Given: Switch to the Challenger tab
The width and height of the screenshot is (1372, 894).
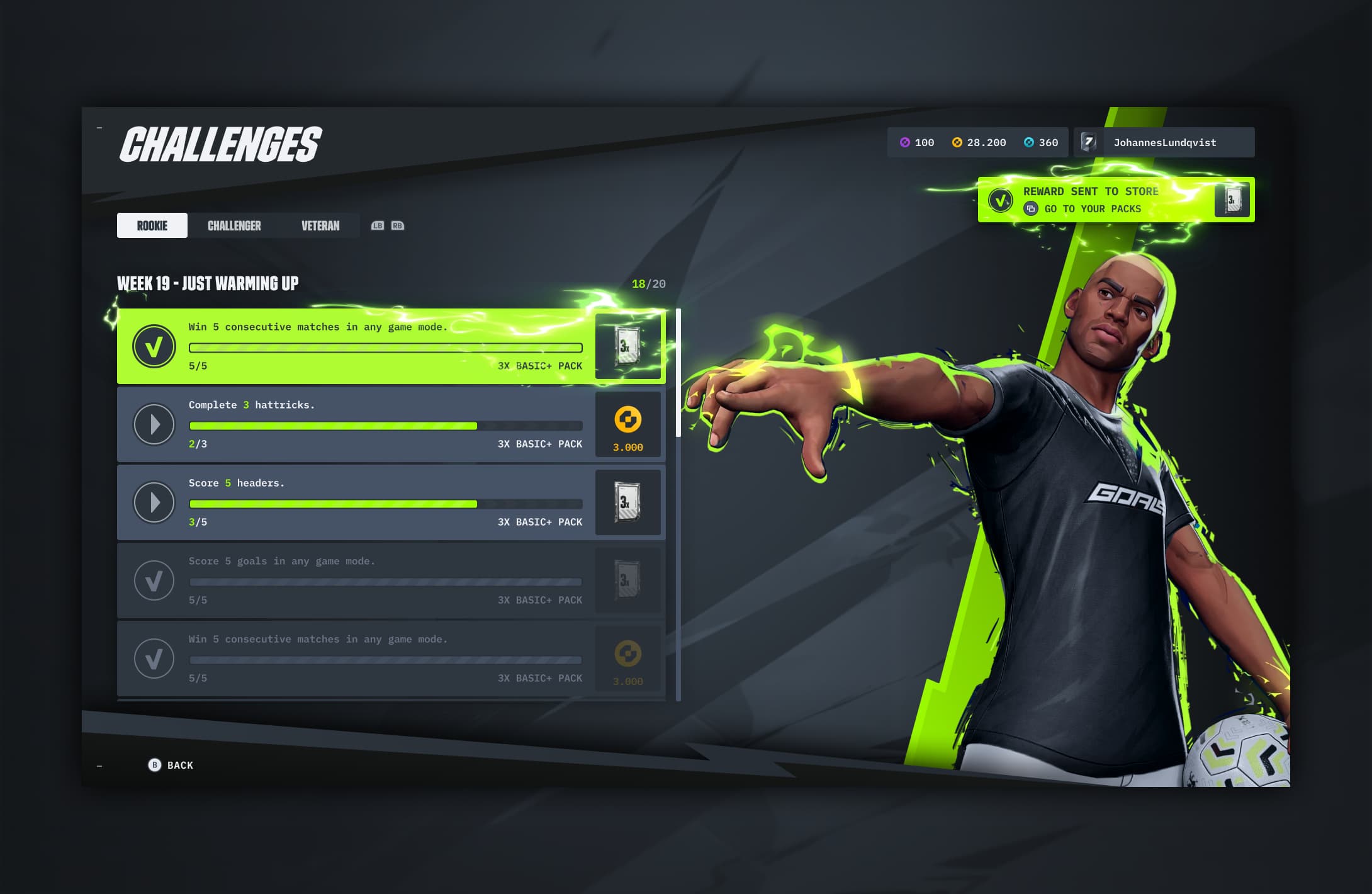Looking at the screenshot, I should (234, 225).
